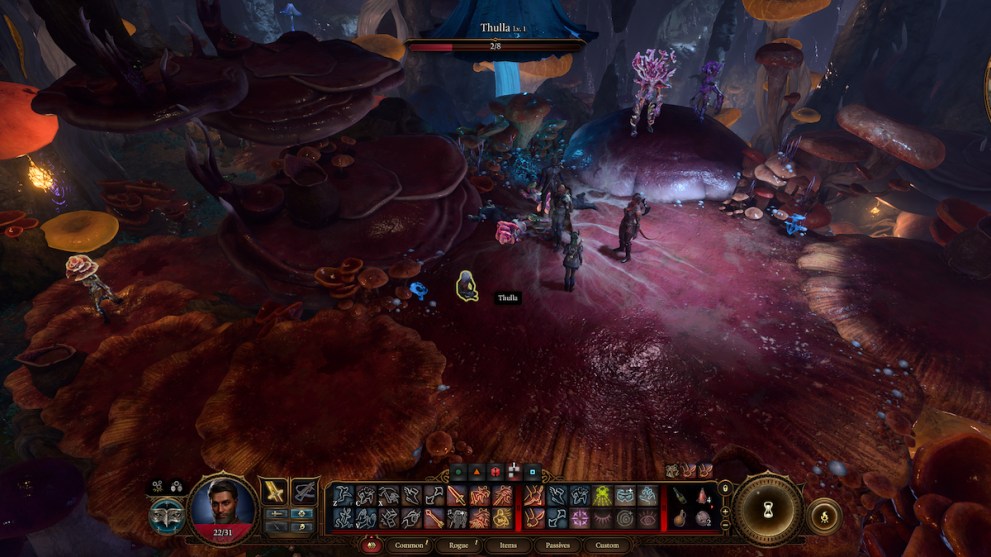Use the yellow-green glowing spell icon

(603, 495)
